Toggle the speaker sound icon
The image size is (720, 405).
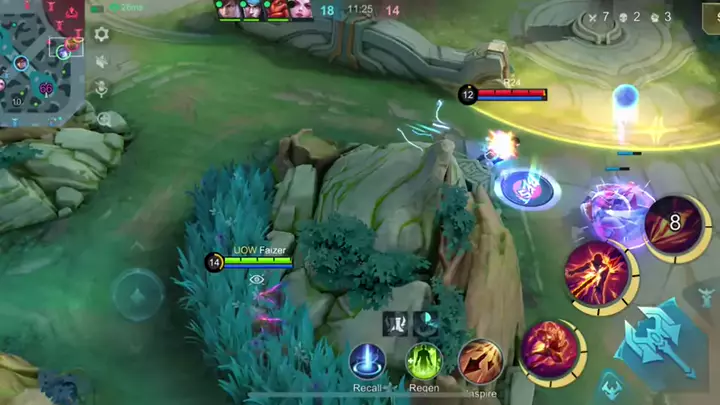101,61
